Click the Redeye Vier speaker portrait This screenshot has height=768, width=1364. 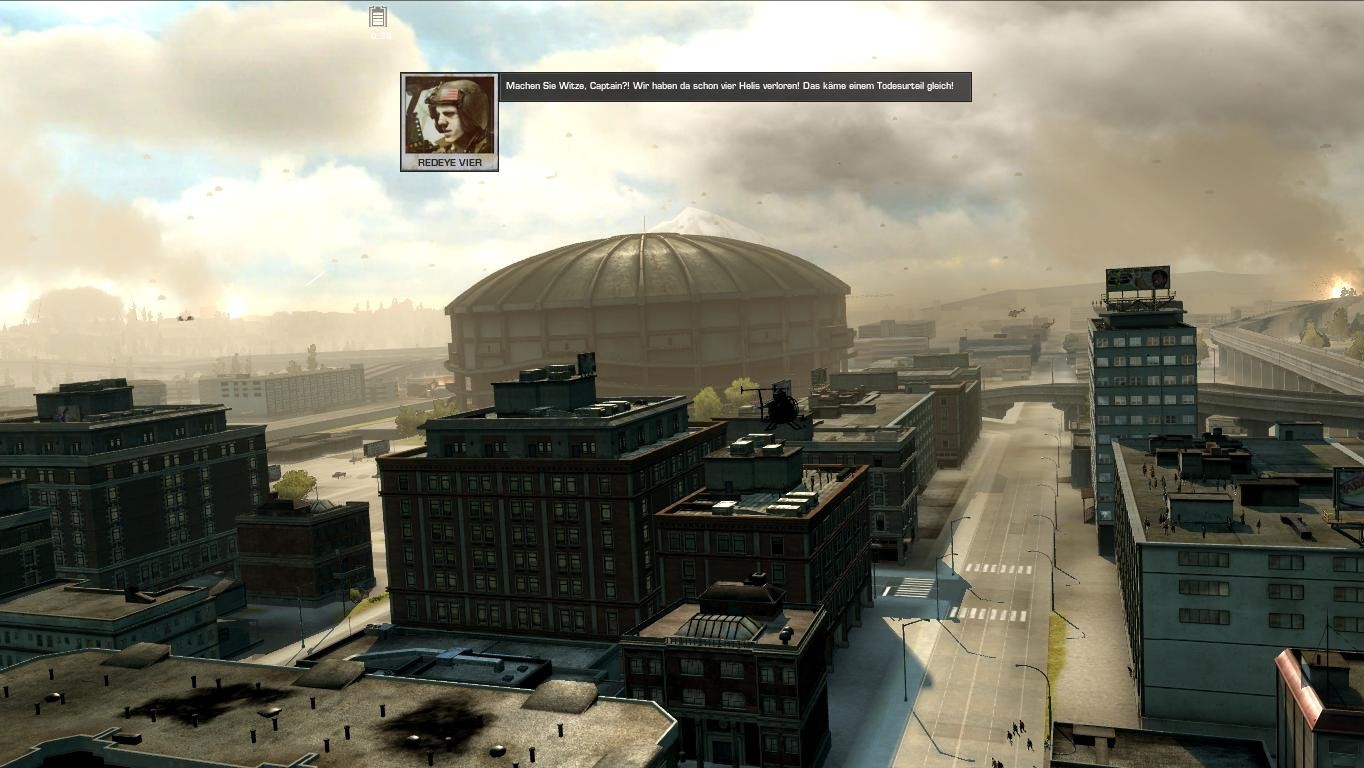[449, 115]
